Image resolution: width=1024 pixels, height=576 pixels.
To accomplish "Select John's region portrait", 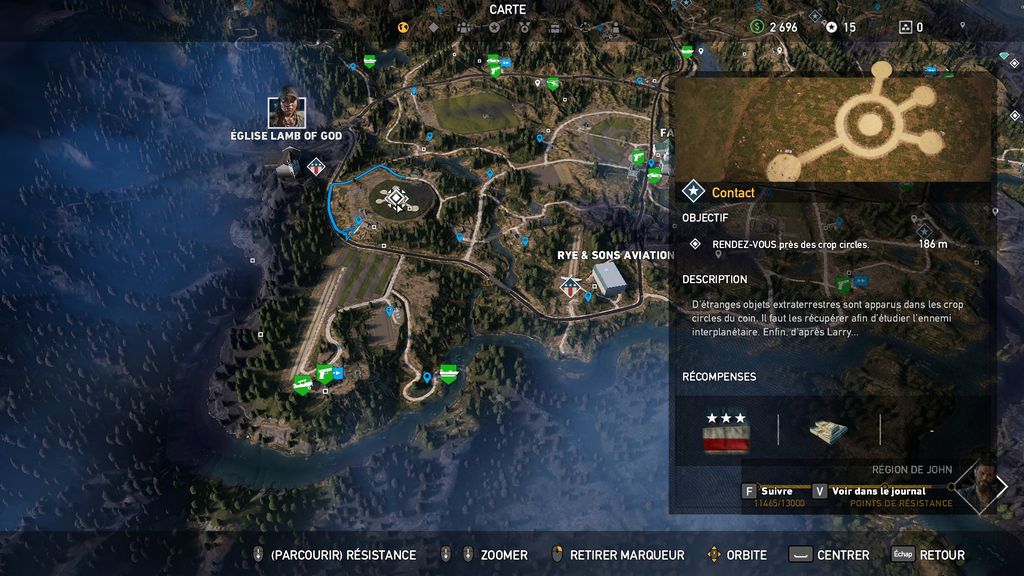I will click(x=979, y=485).
